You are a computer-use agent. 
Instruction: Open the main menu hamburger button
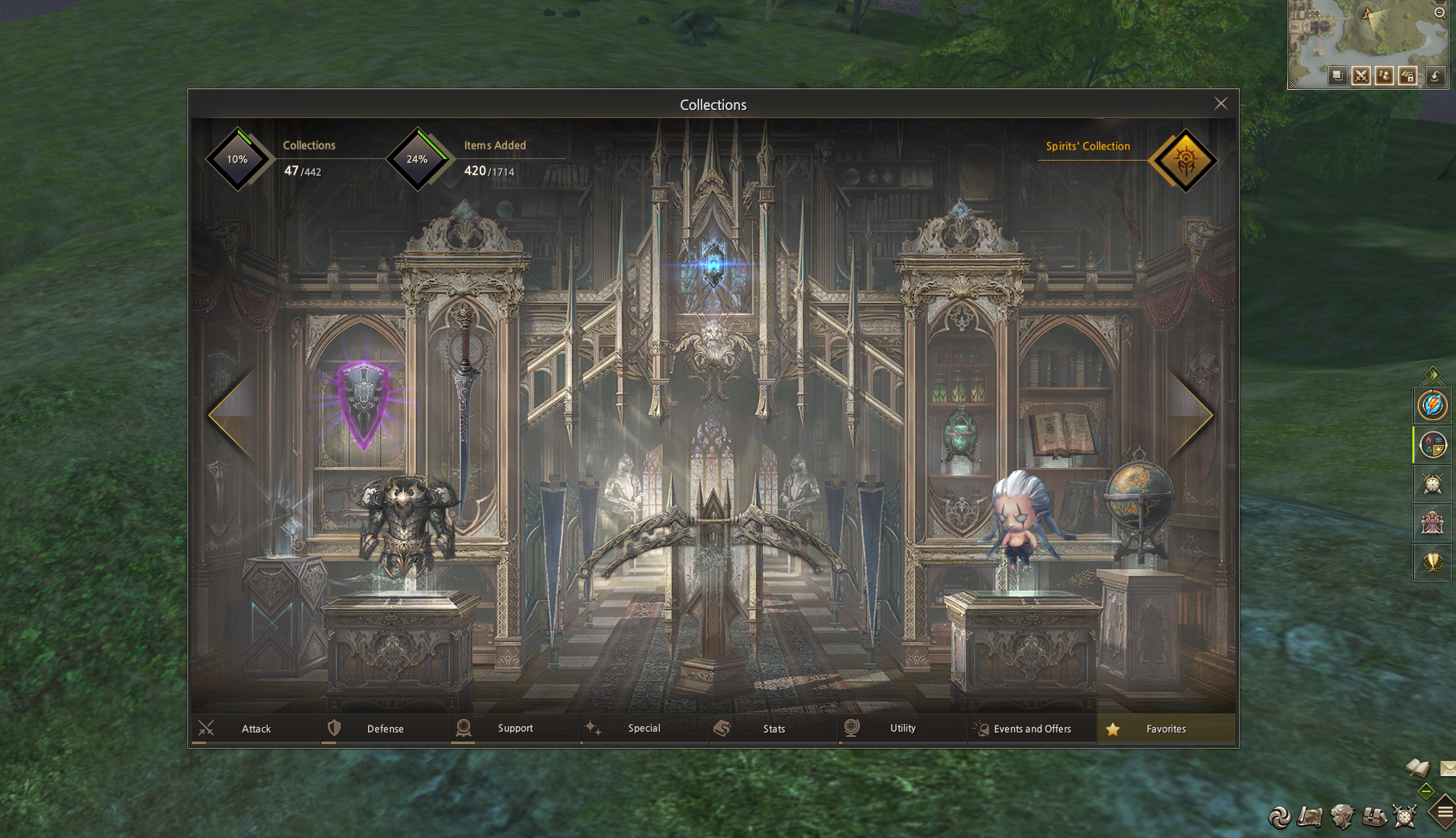click(1445, 812)
